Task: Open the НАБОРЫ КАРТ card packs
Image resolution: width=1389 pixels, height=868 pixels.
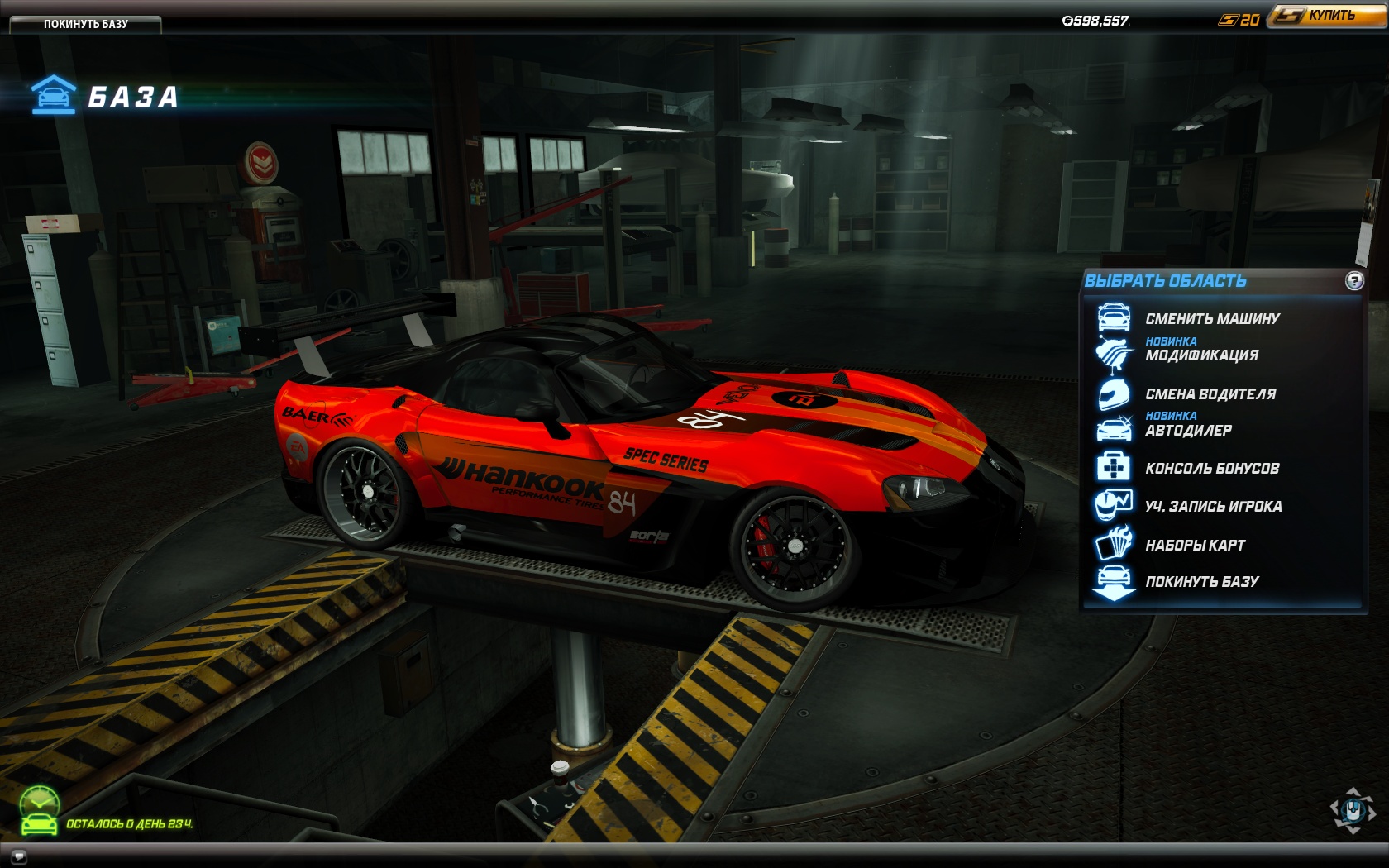Action: pyautogui.click(x=1195, y=546)
